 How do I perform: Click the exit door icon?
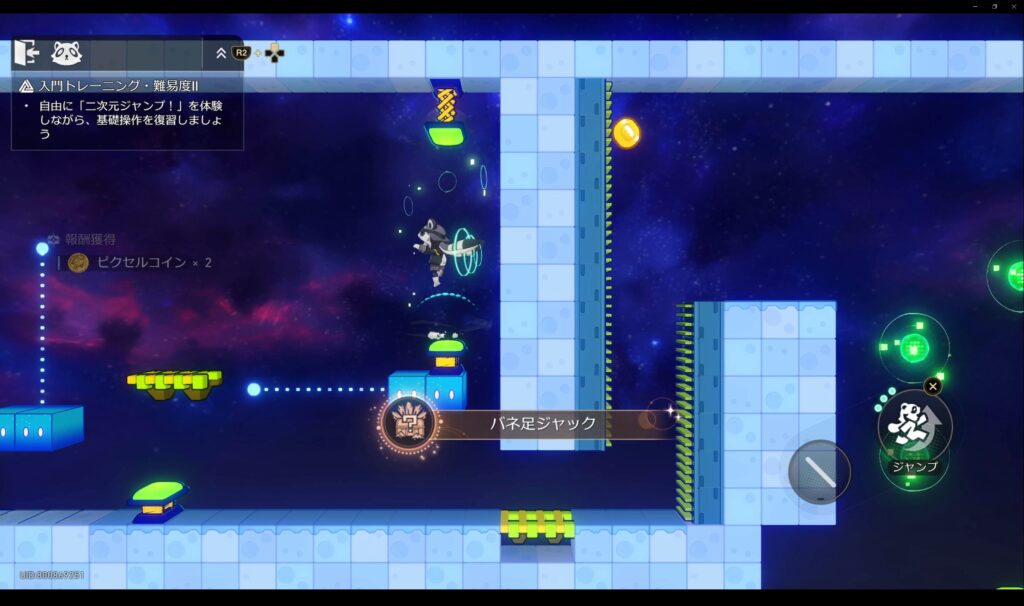click(27, 53)
